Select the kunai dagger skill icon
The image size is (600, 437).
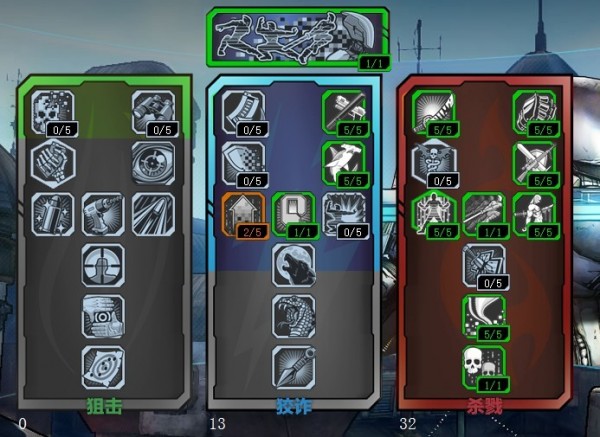pyautogui.click(x=293, y=366)
